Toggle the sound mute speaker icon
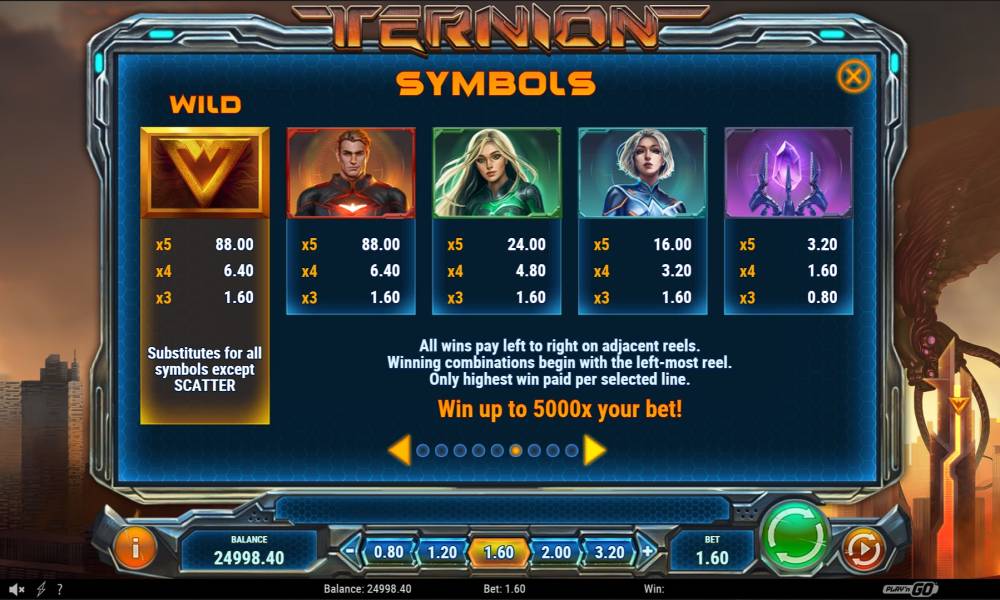This screenshot has width=1000, height=600. point(17,589)
